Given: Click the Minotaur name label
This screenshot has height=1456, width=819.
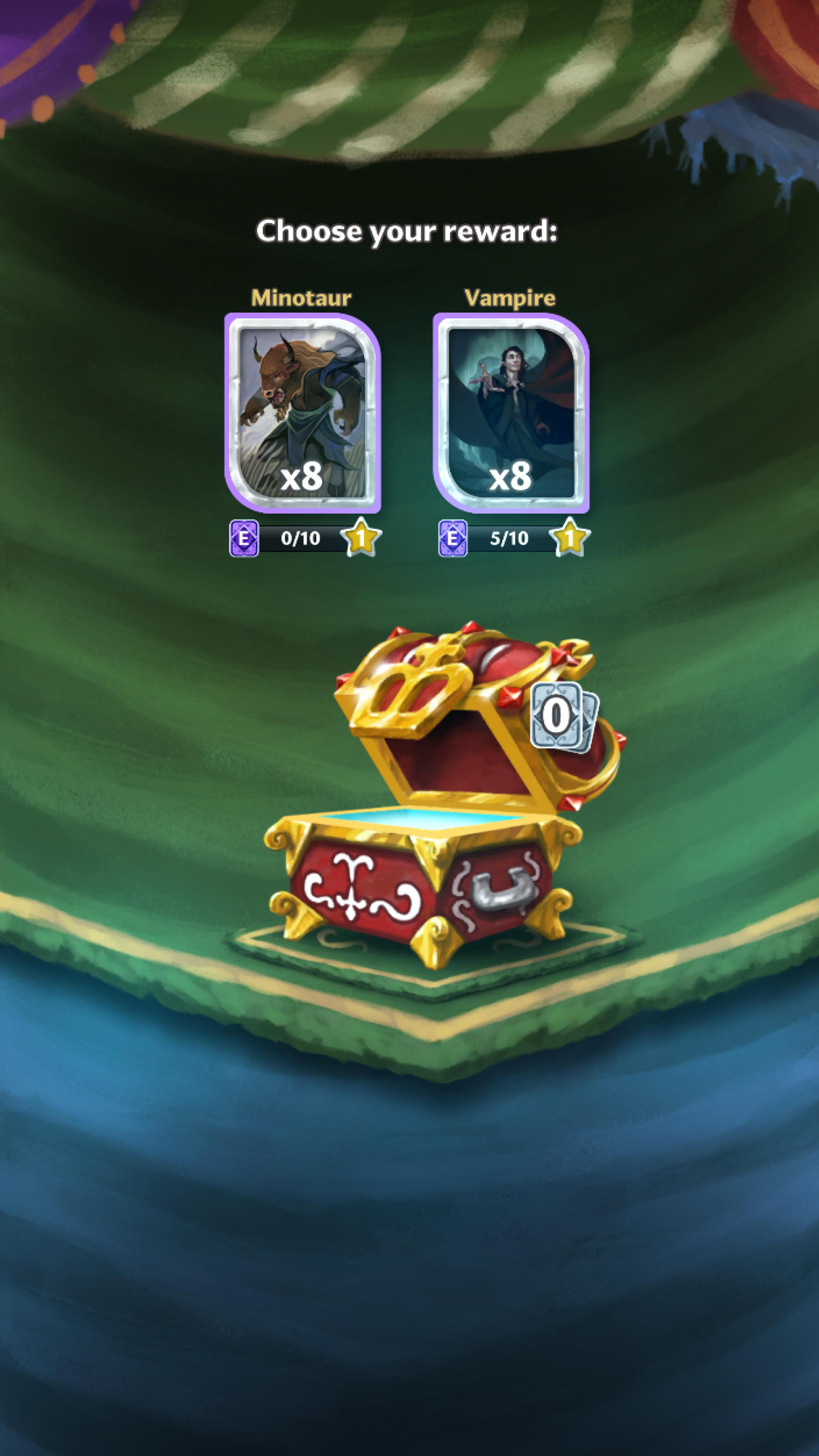Looking at the screenshot, I should pyautogui.click(x=301, y=298).
